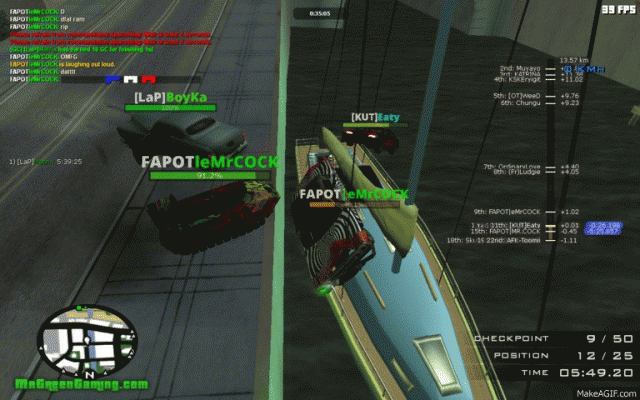The image size is (640, 400).
Task: Open the MakeAGIF.com watermark link
Action: click(606, 392)
